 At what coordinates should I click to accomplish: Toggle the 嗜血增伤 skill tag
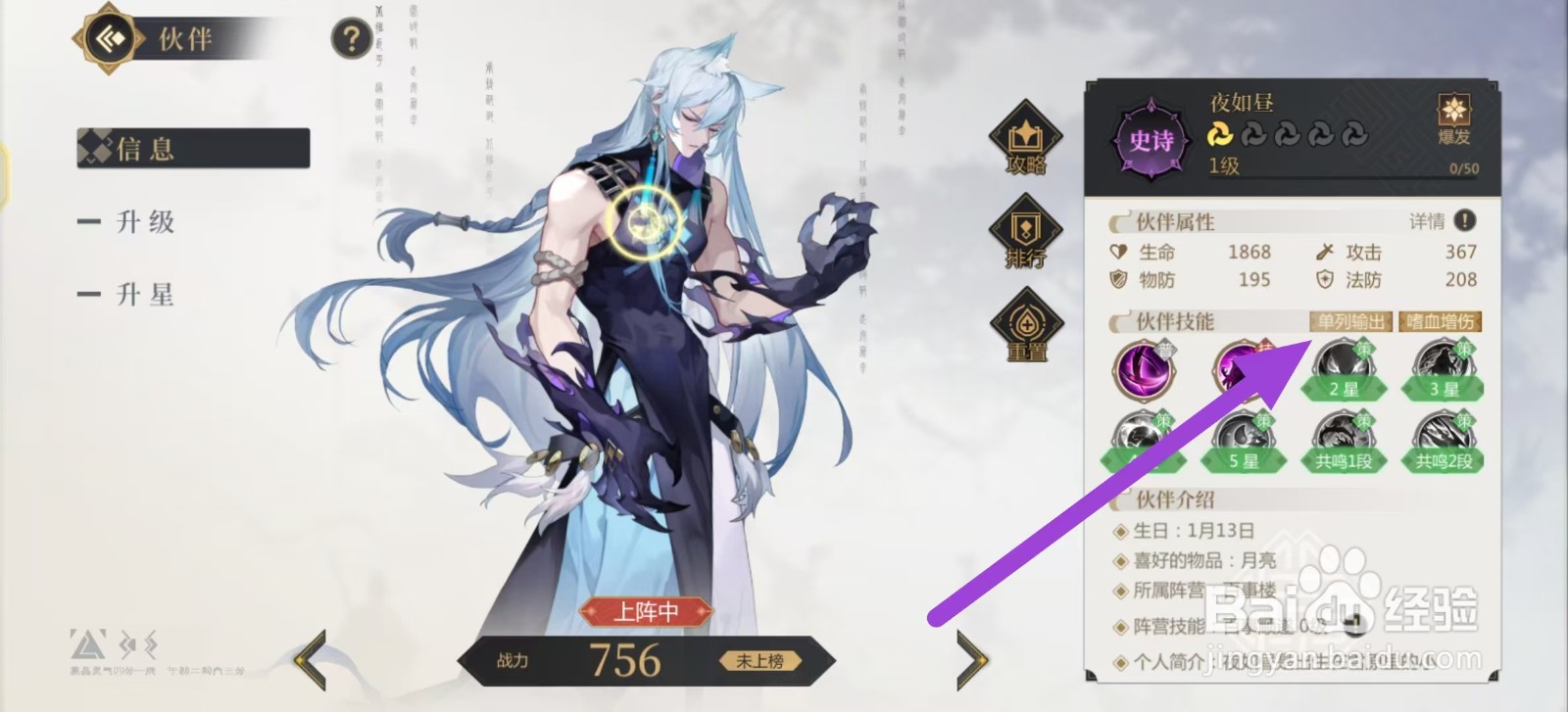pyautogui.click(x=1441, y=321)
